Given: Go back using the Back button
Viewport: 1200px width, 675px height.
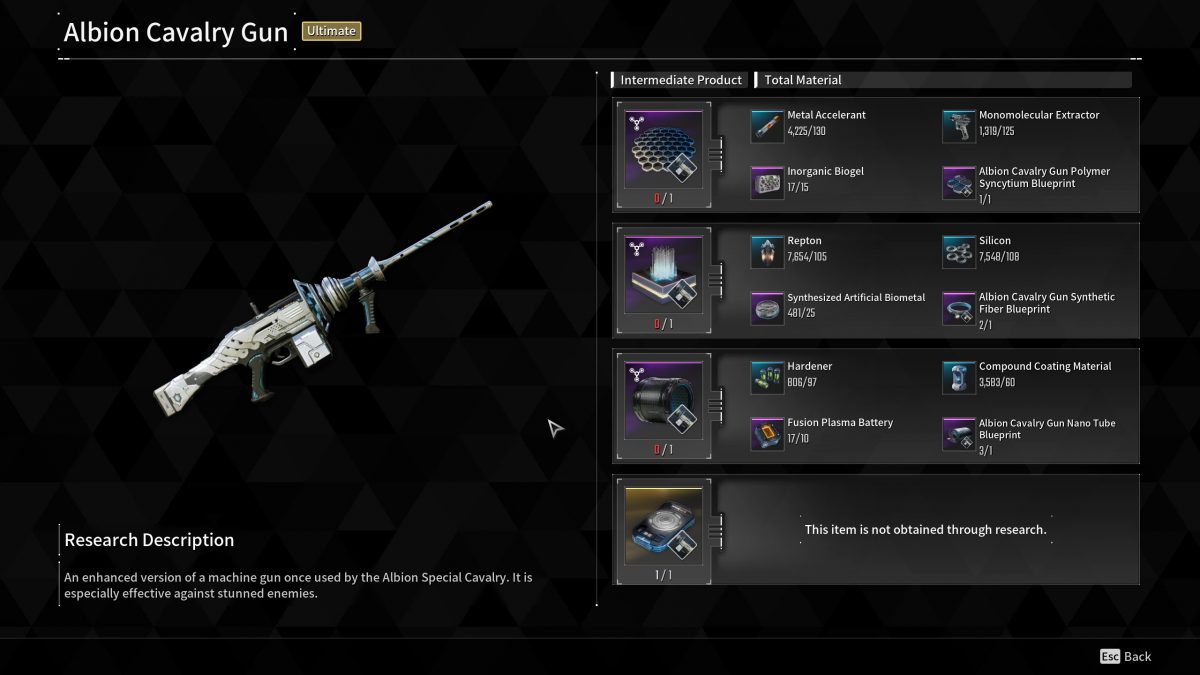Looking at the screenshot, I should click(1126, 657).
